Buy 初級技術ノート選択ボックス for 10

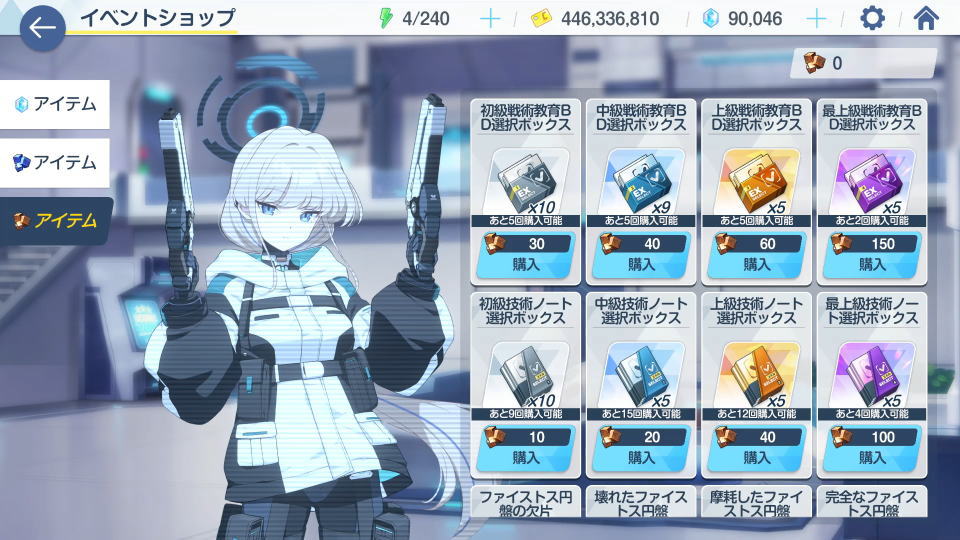pos(526,458)
